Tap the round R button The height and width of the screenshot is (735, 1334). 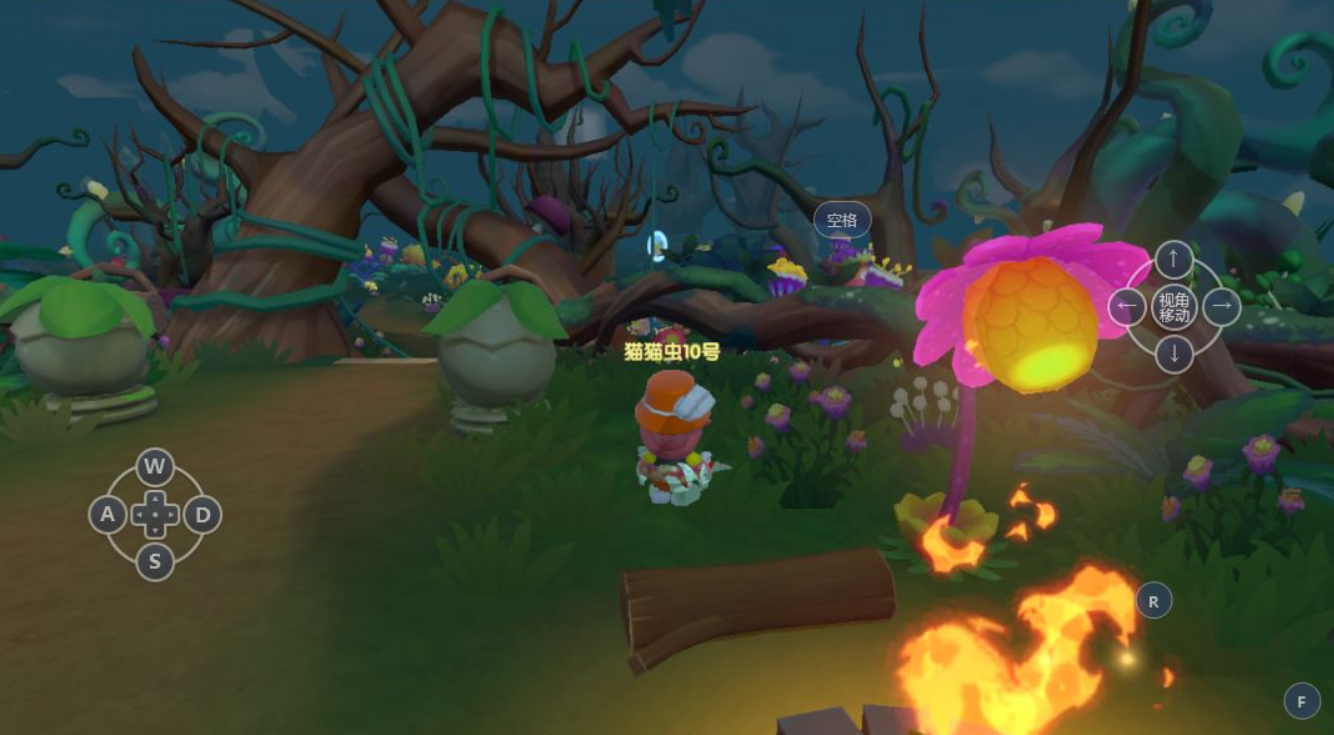1154,601
